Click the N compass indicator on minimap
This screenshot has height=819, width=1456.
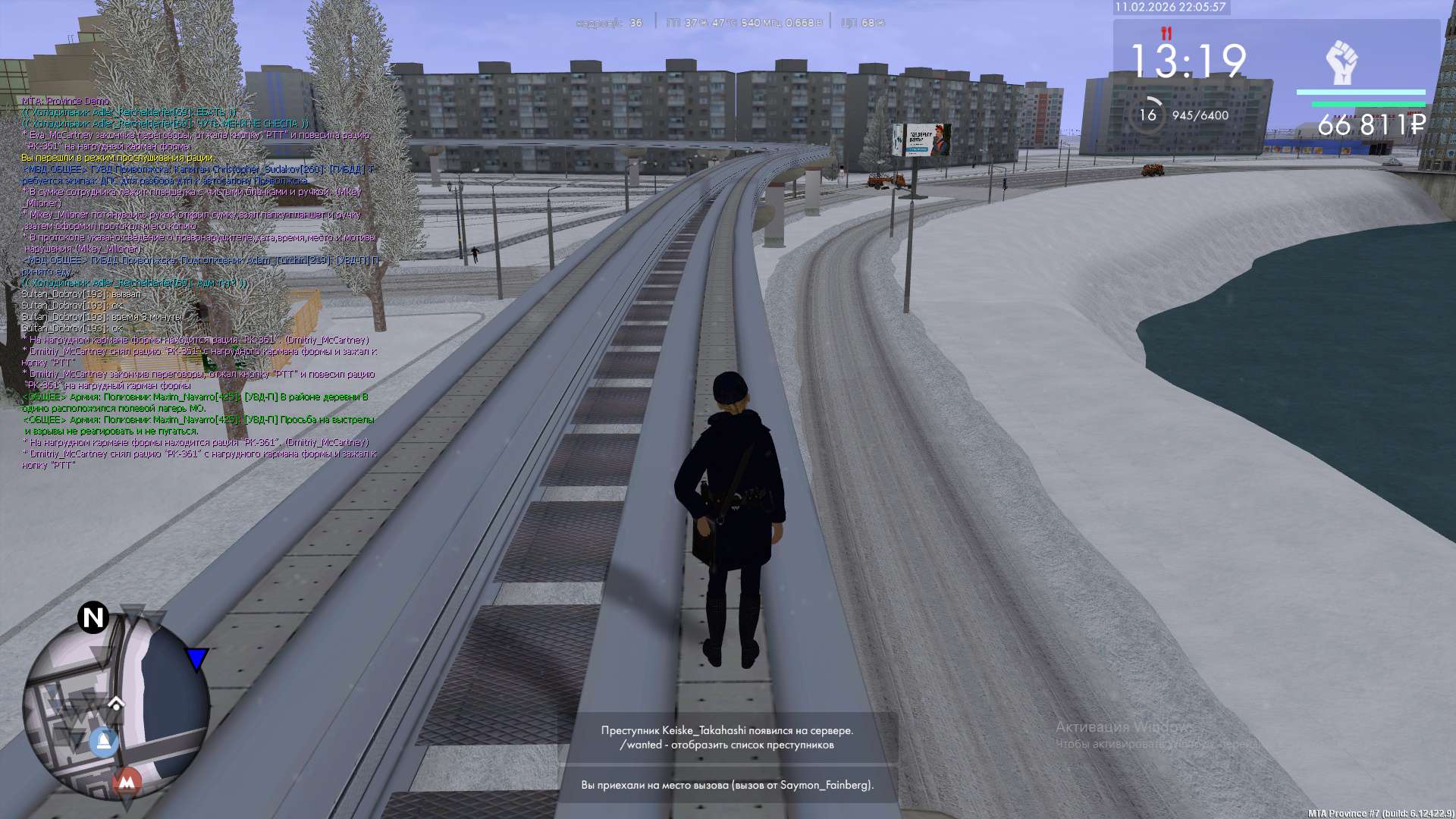point(93,617)
